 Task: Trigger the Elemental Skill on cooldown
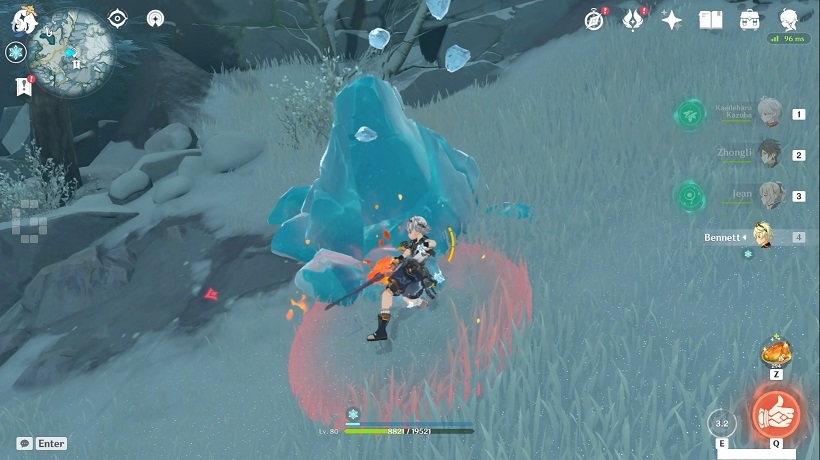721,423
